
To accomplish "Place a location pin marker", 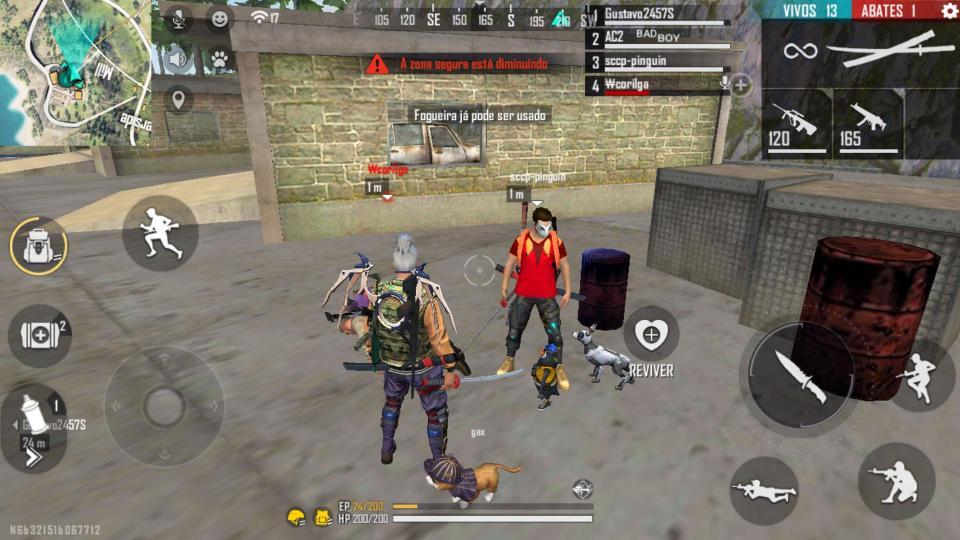I will (x=178, y=99).
